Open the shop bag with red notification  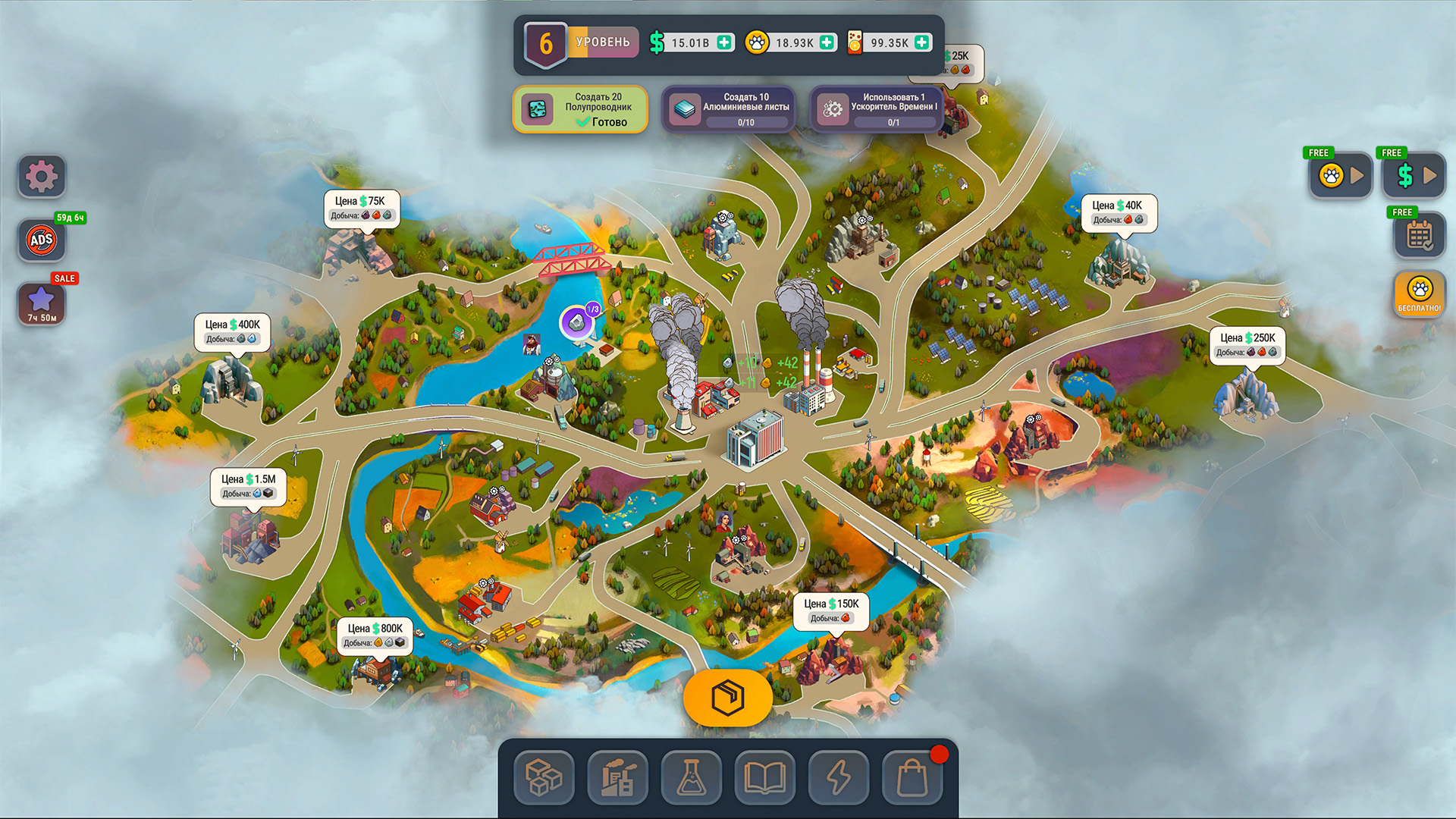912,778
